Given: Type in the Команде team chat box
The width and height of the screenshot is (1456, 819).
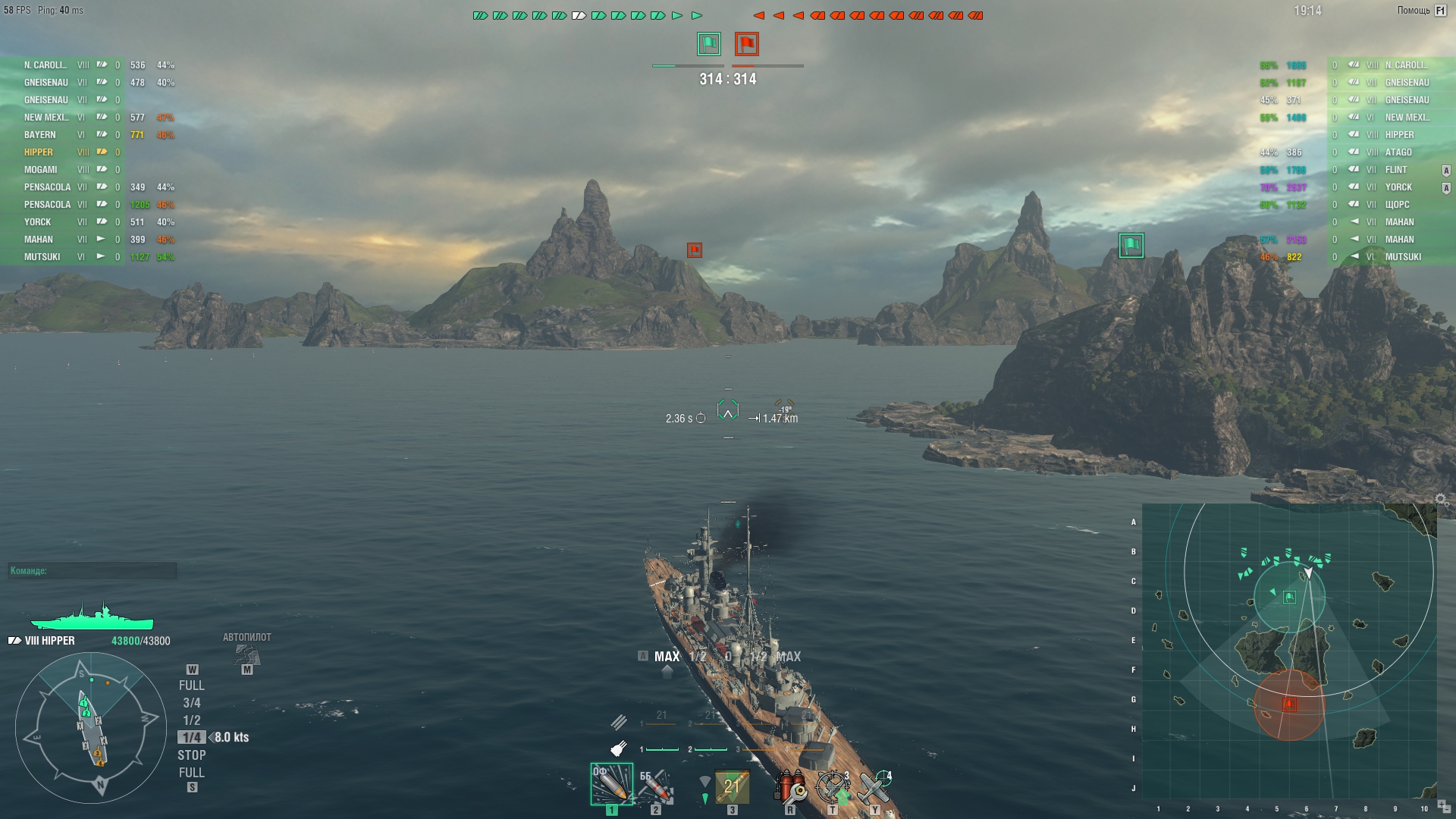Looking at the screenshot, I should coord(93,571).
